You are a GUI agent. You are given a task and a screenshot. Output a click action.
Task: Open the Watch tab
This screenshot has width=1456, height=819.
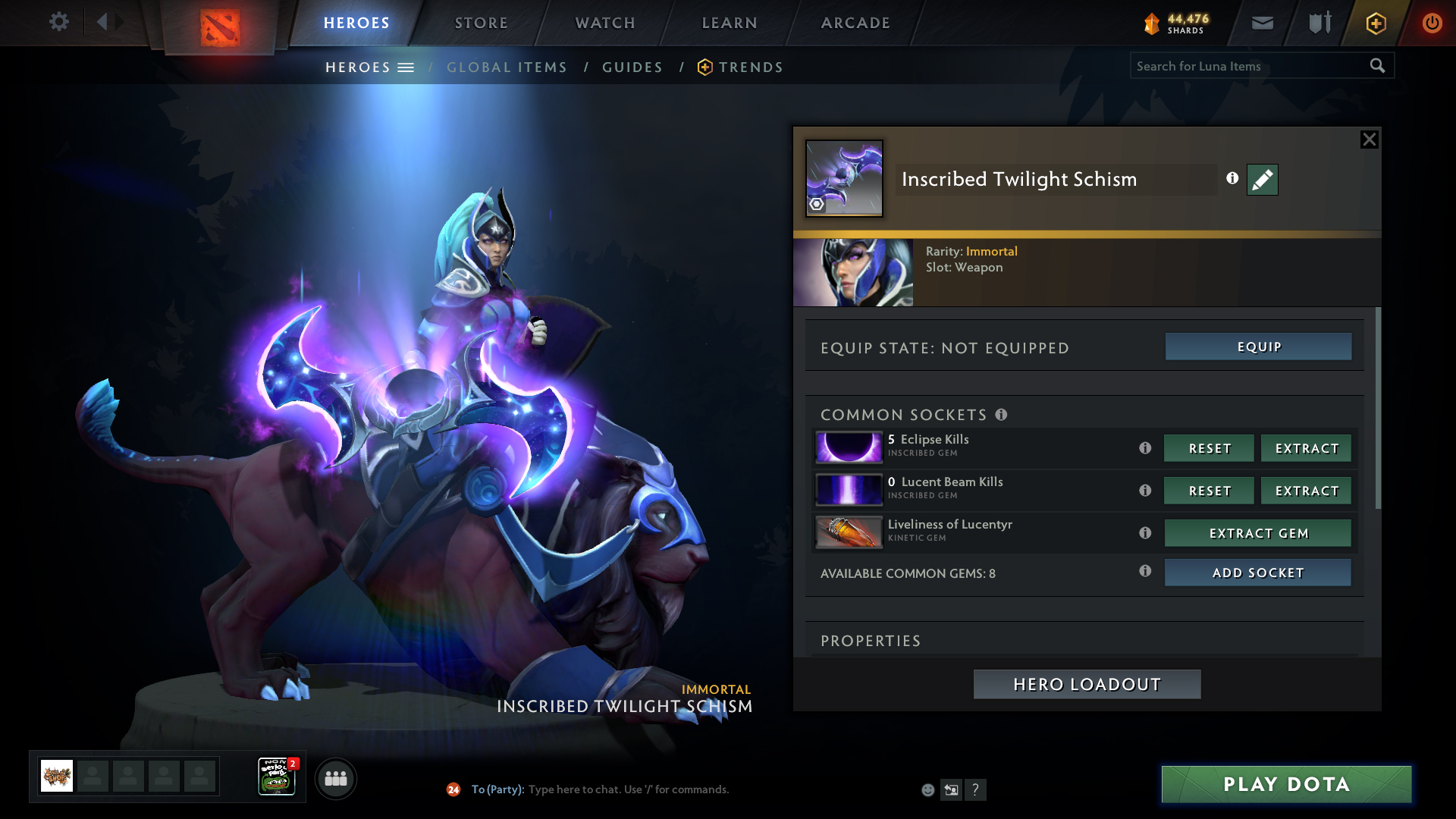pos(604,23)
